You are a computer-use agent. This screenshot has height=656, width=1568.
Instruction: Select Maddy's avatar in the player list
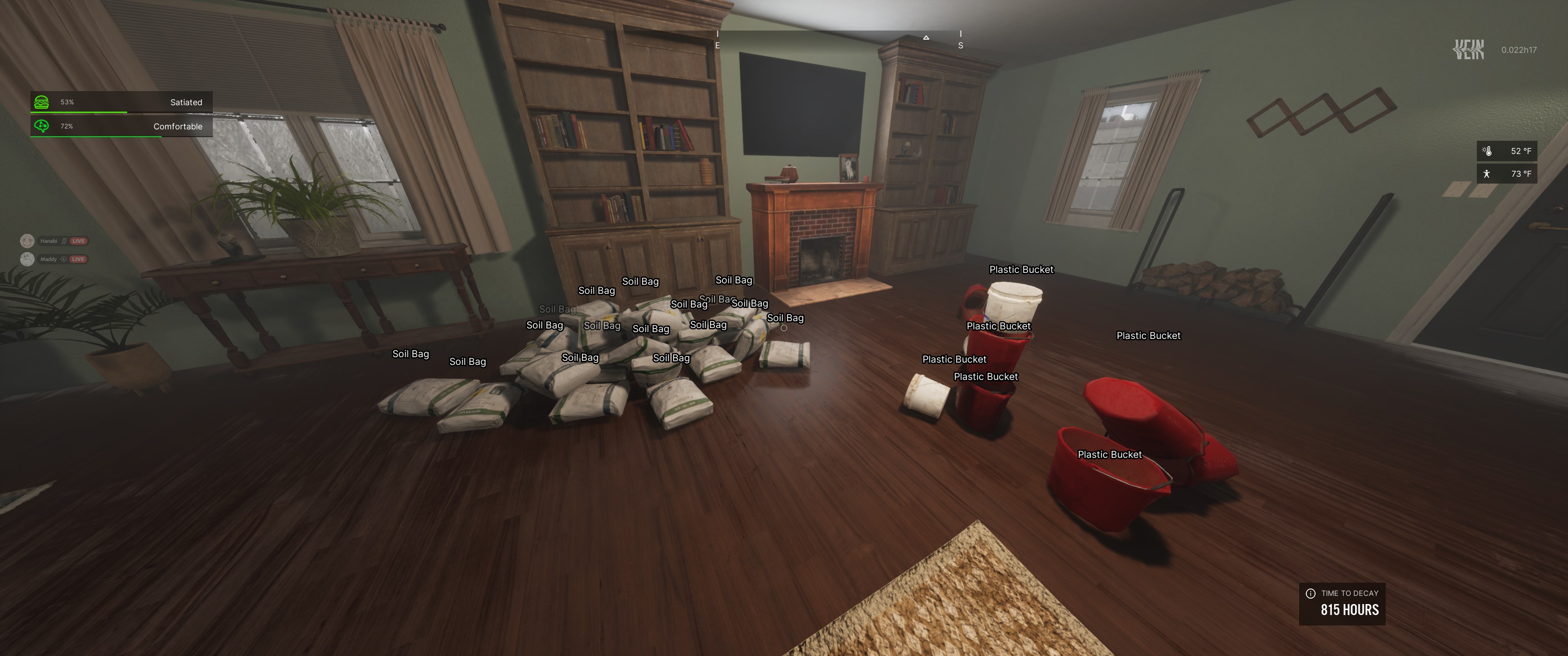pyautogui.click(x=27, y=259)
